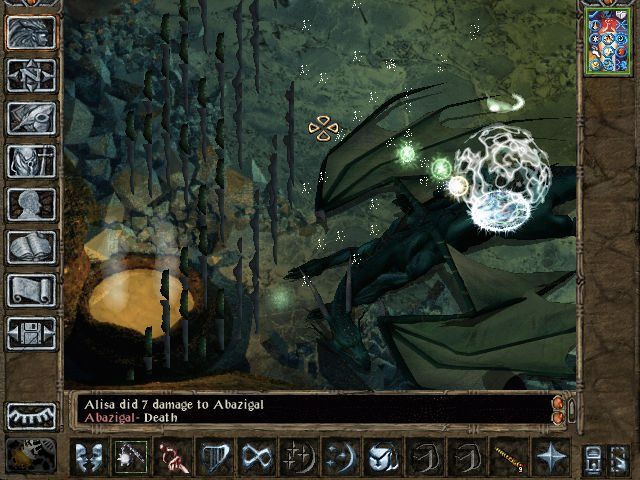Select the flail weapon slot

point(131,457)
